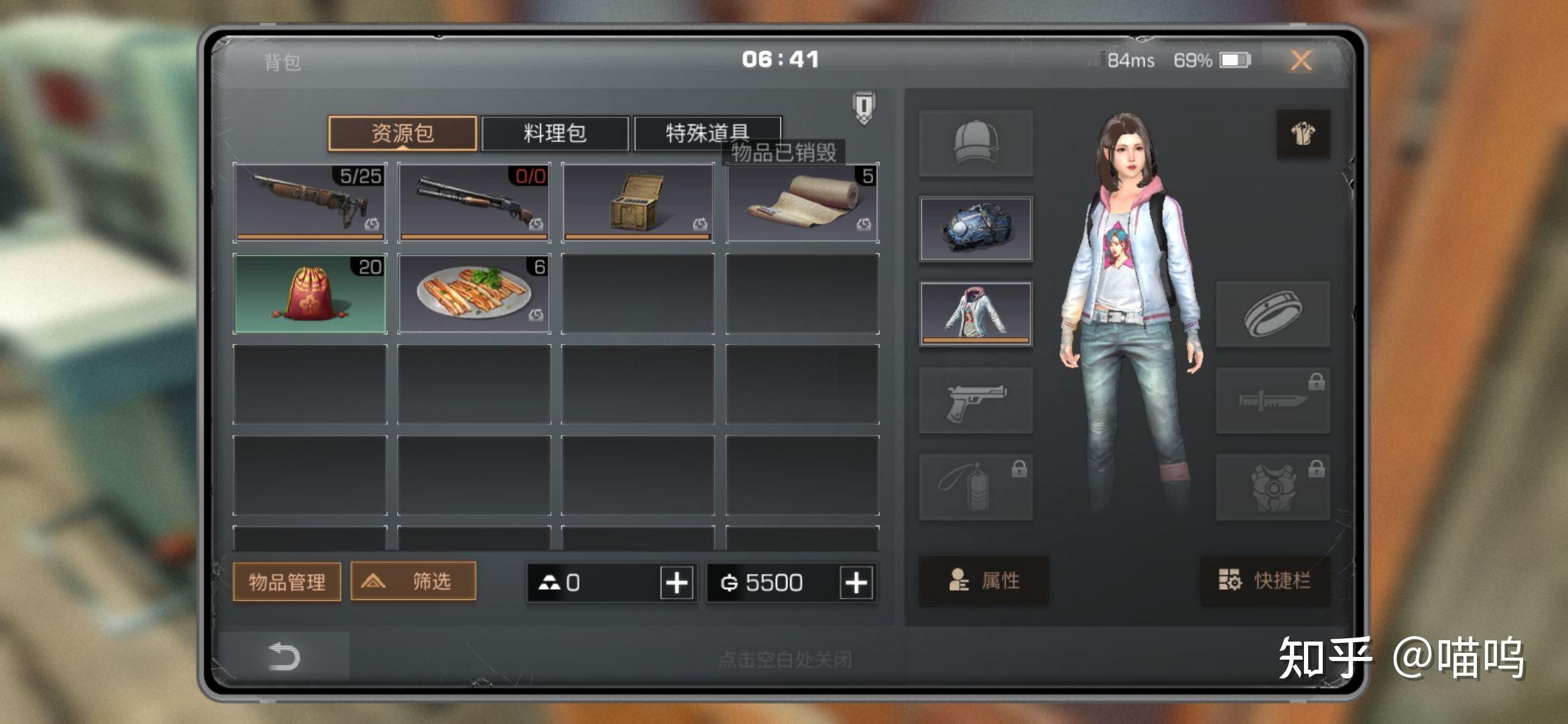The image size is (1568, 724).
Task: Pick the cloth roll stack of 5
Action: (802, 202)
